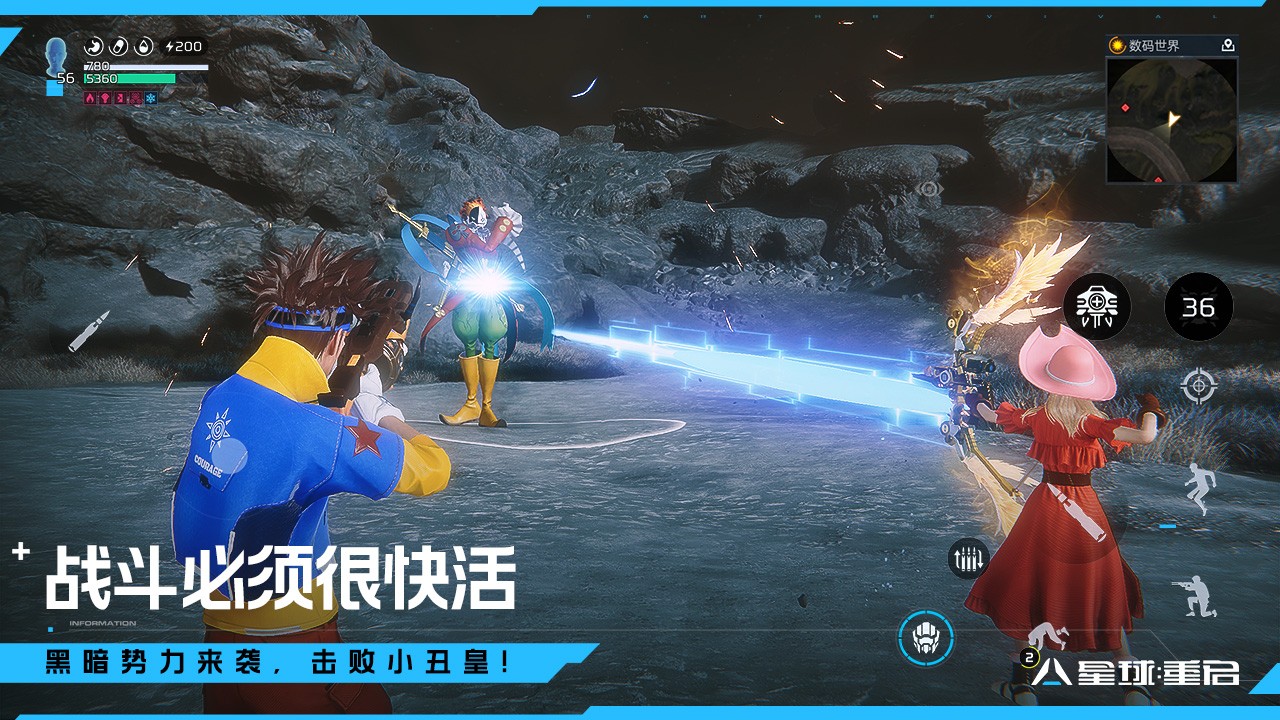Select the crosshair aim icon

1196,385
